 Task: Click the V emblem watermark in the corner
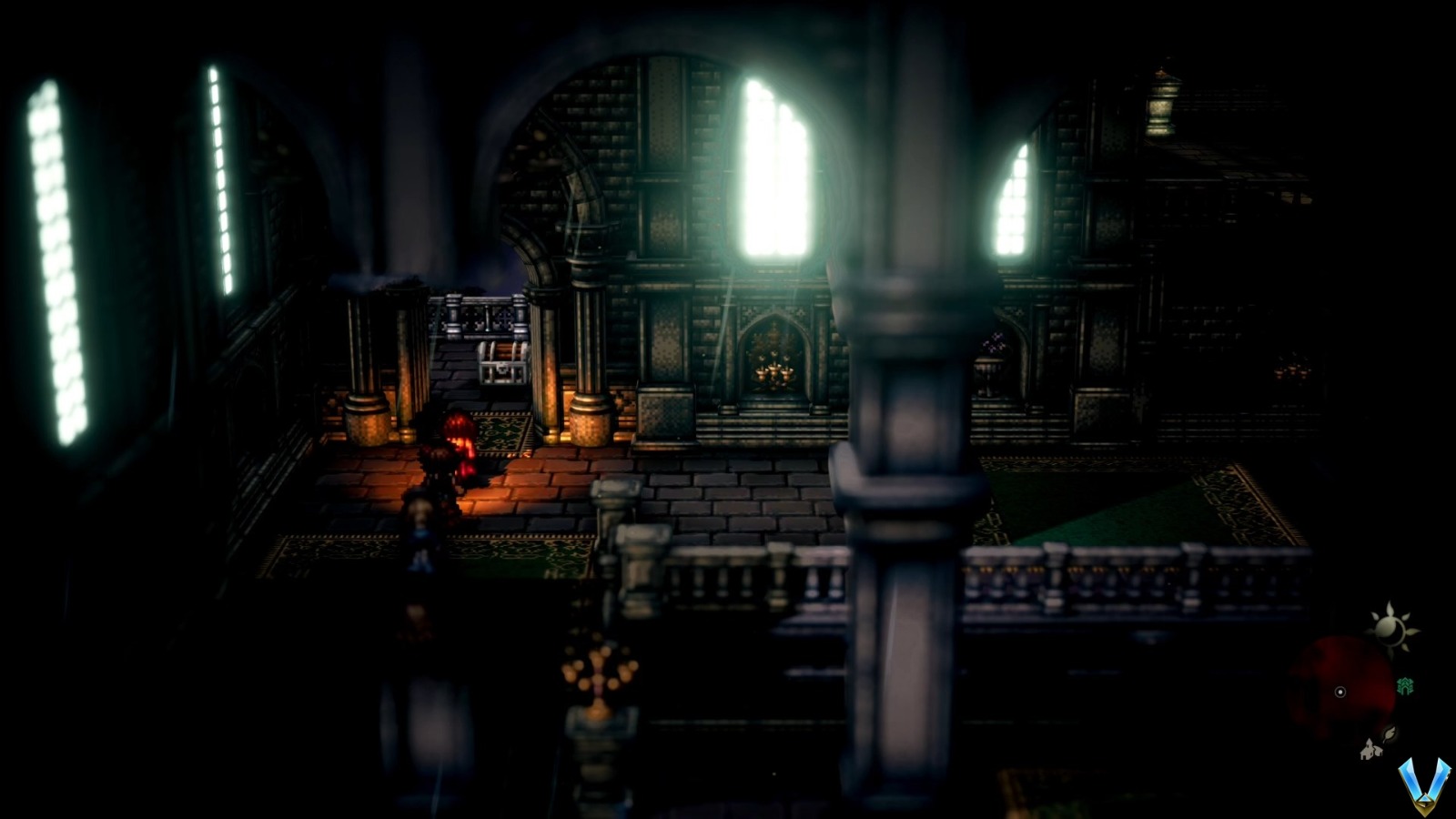(1424, 788)
